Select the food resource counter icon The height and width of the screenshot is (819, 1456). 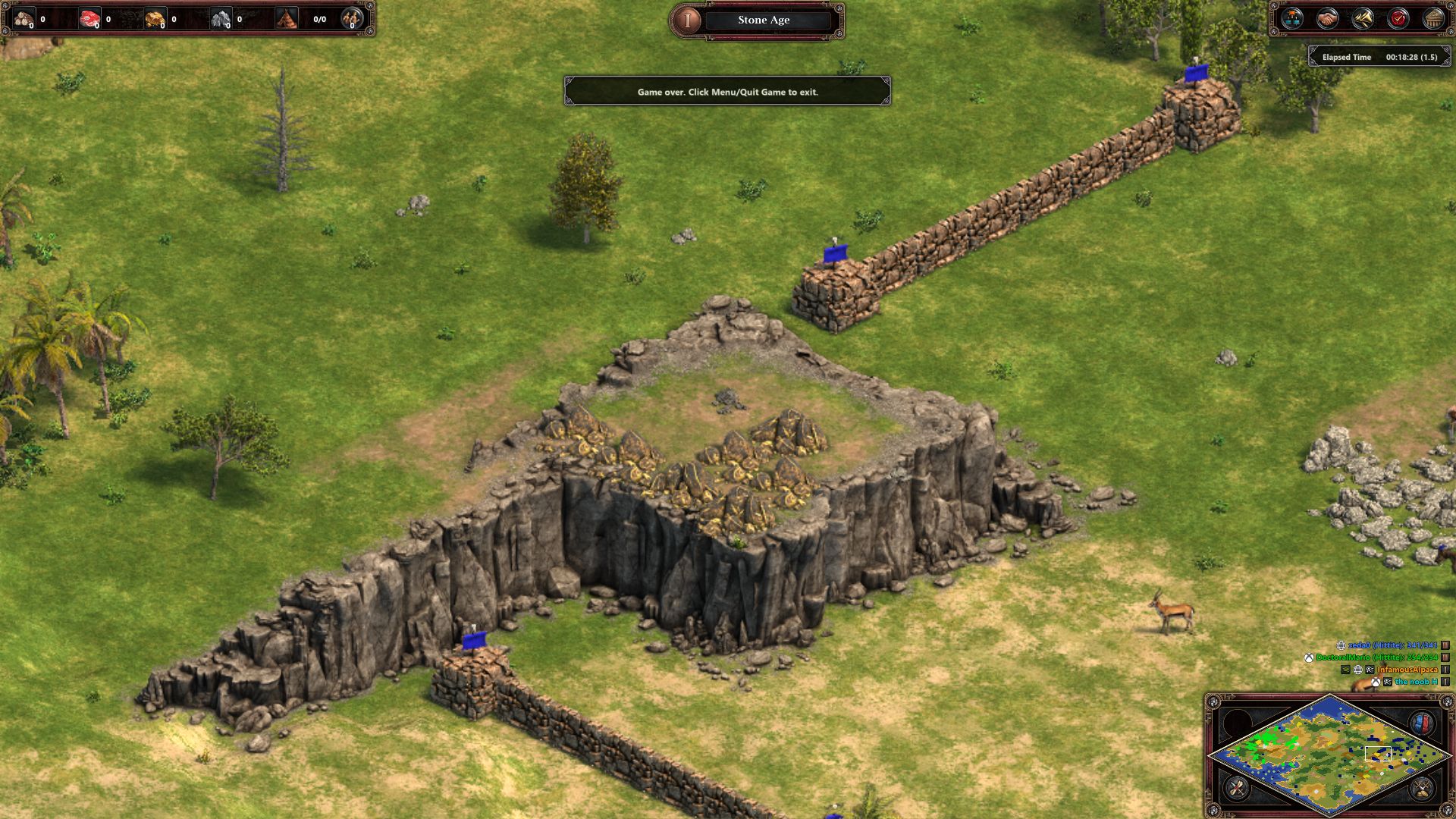click(89, 19)
